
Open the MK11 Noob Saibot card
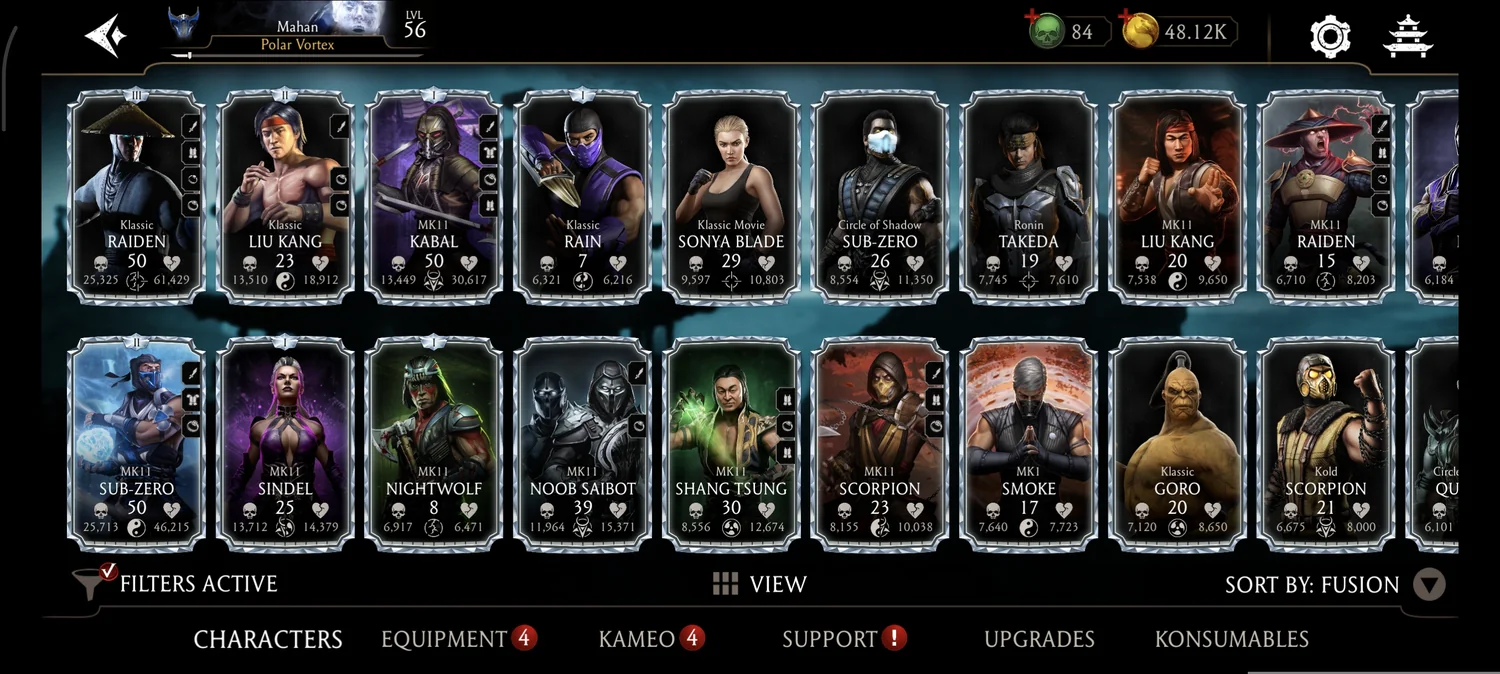(583, 443)
